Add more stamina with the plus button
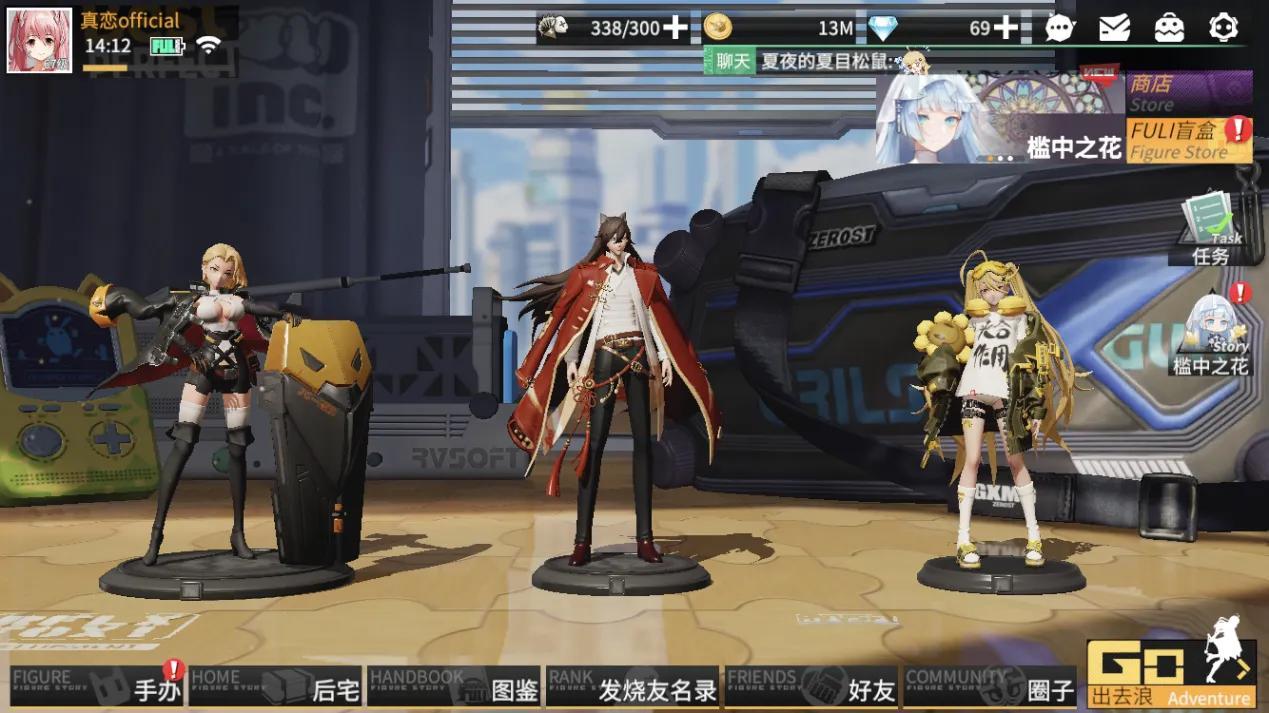1269x713 pixels. 676,28
